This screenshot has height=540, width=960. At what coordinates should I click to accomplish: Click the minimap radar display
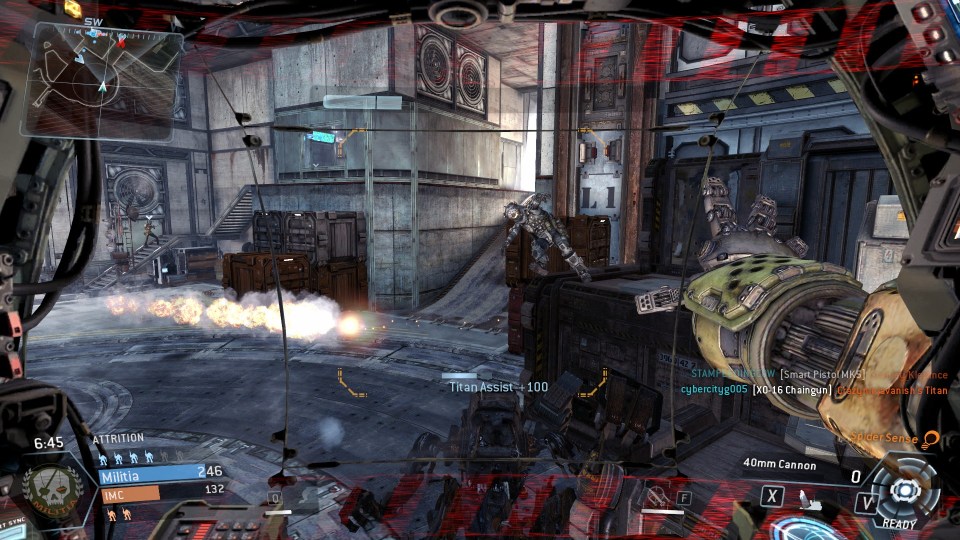tap(103, 78)
